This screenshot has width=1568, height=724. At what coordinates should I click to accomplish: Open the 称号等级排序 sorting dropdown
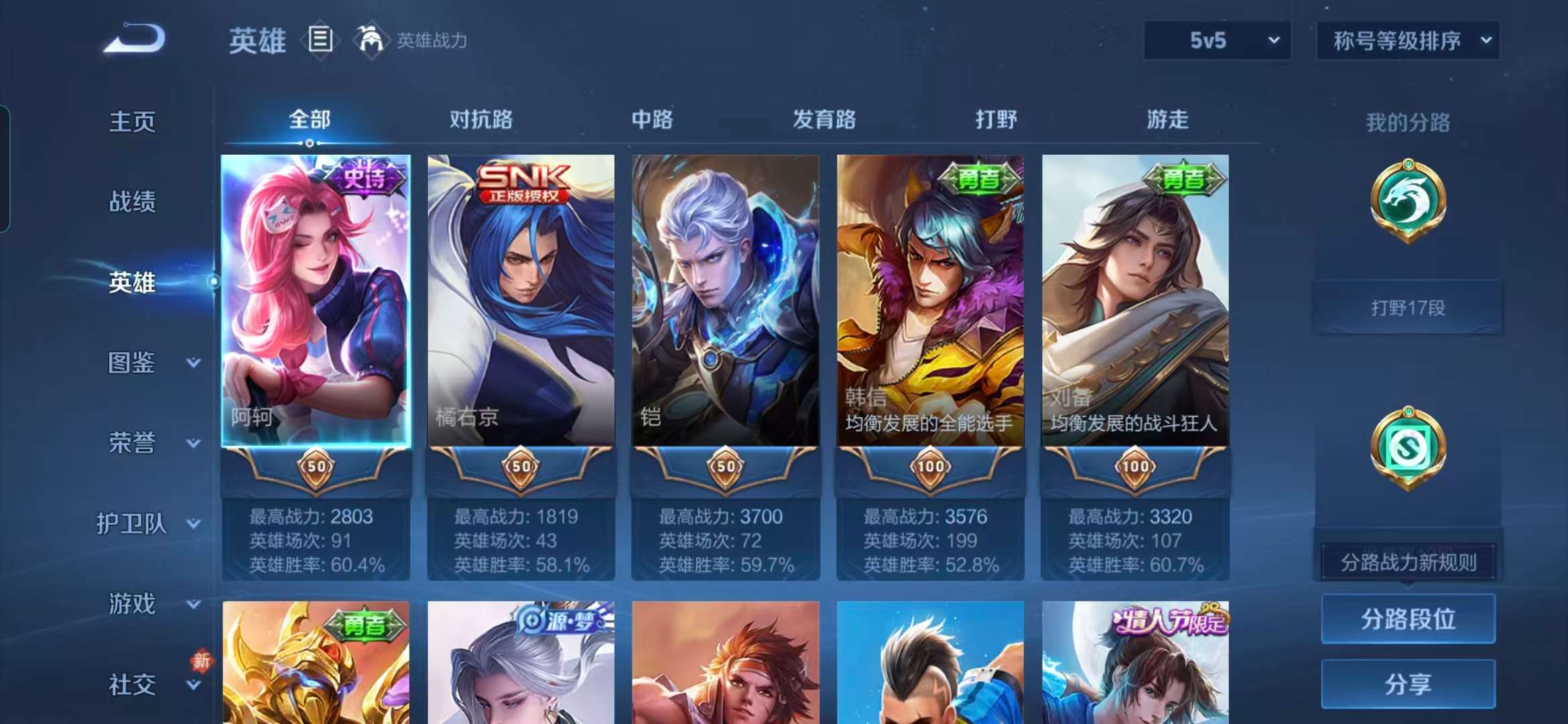click(x=1407, y=40)
